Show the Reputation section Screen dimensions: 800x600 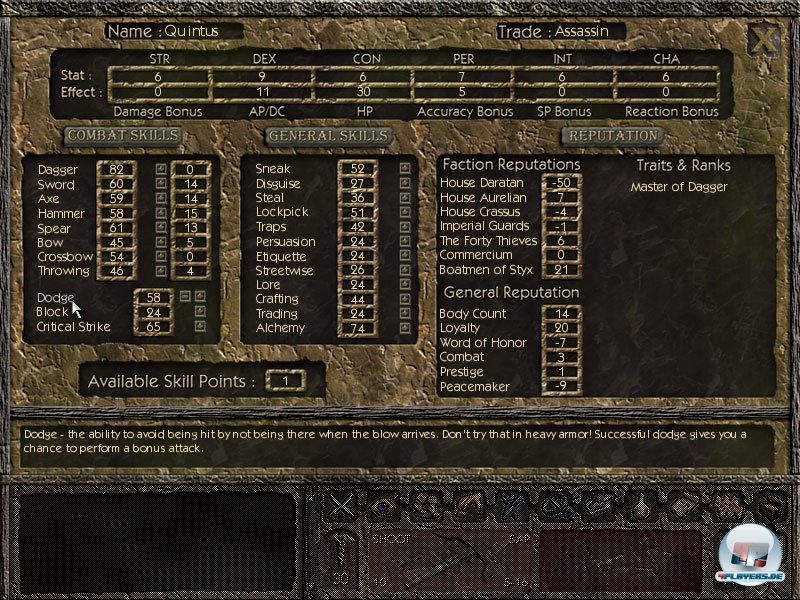click(612, 135)
